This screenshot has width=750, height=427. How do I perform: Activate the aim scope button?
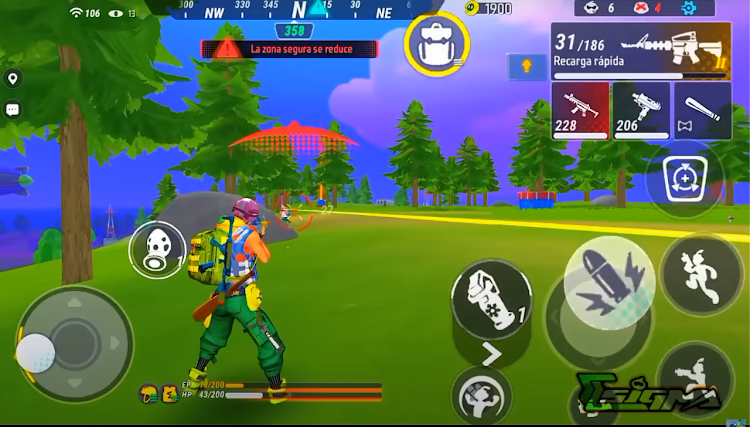point(685,180)
